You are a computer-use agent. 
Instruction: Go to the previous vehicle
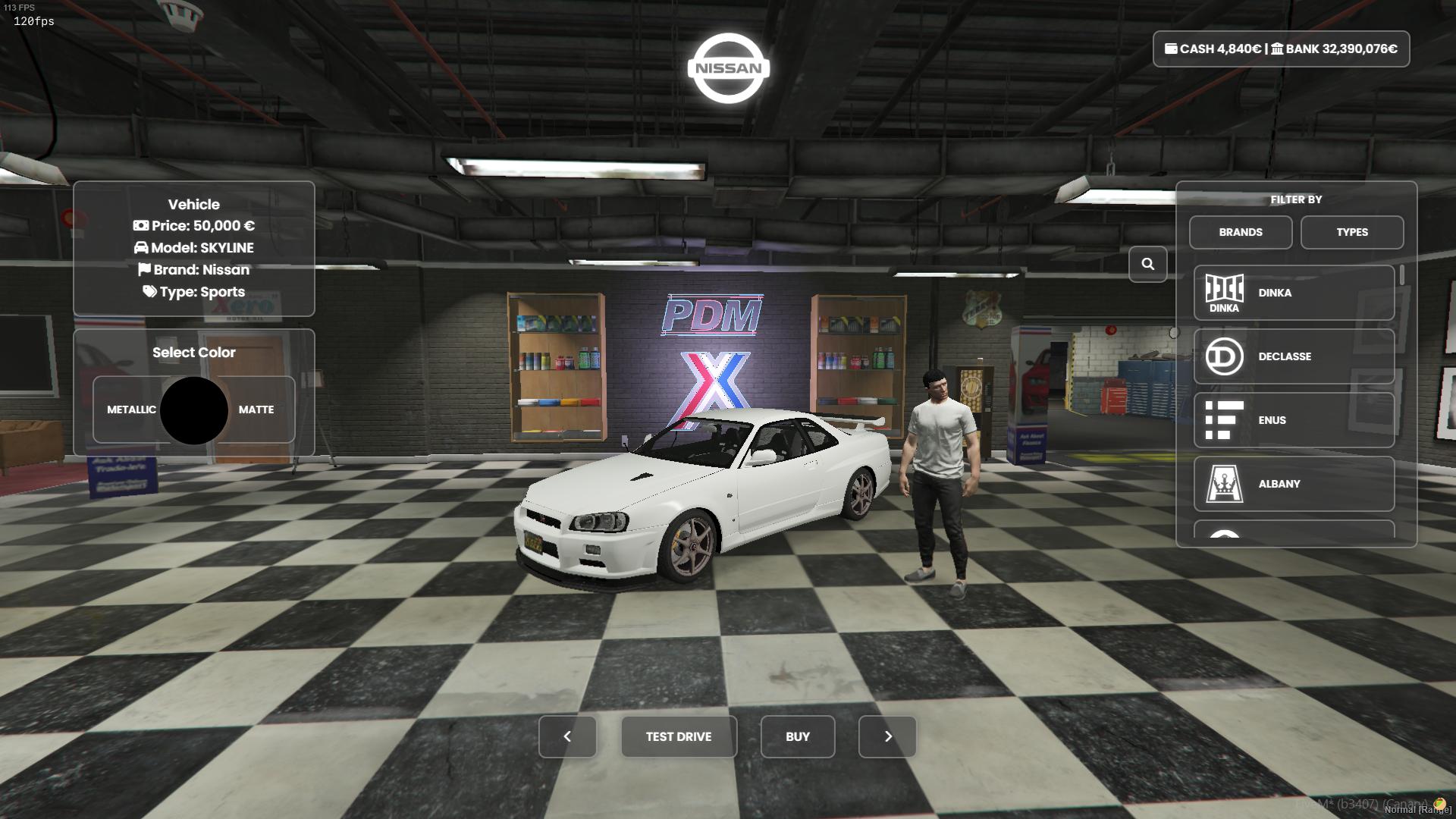coord(567,736)
